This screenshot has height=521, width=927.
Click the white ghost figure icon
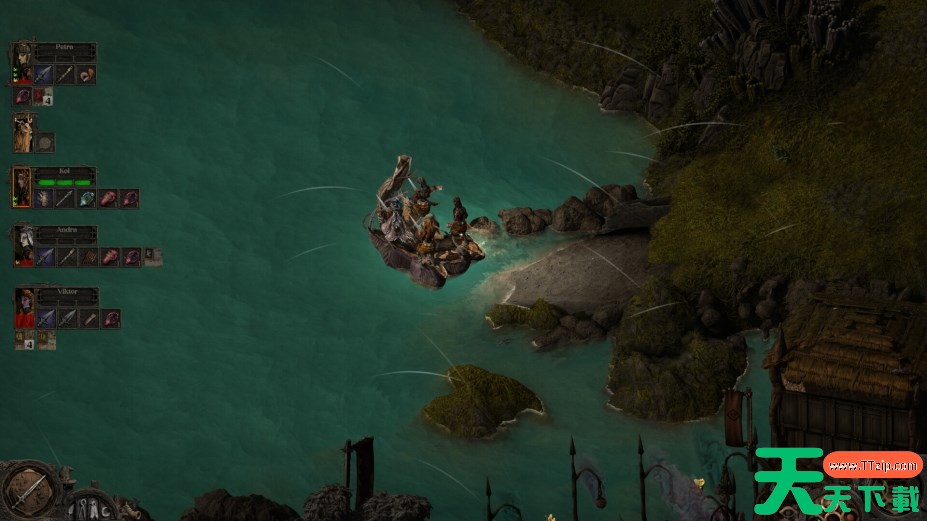click(x=93, y=507)
